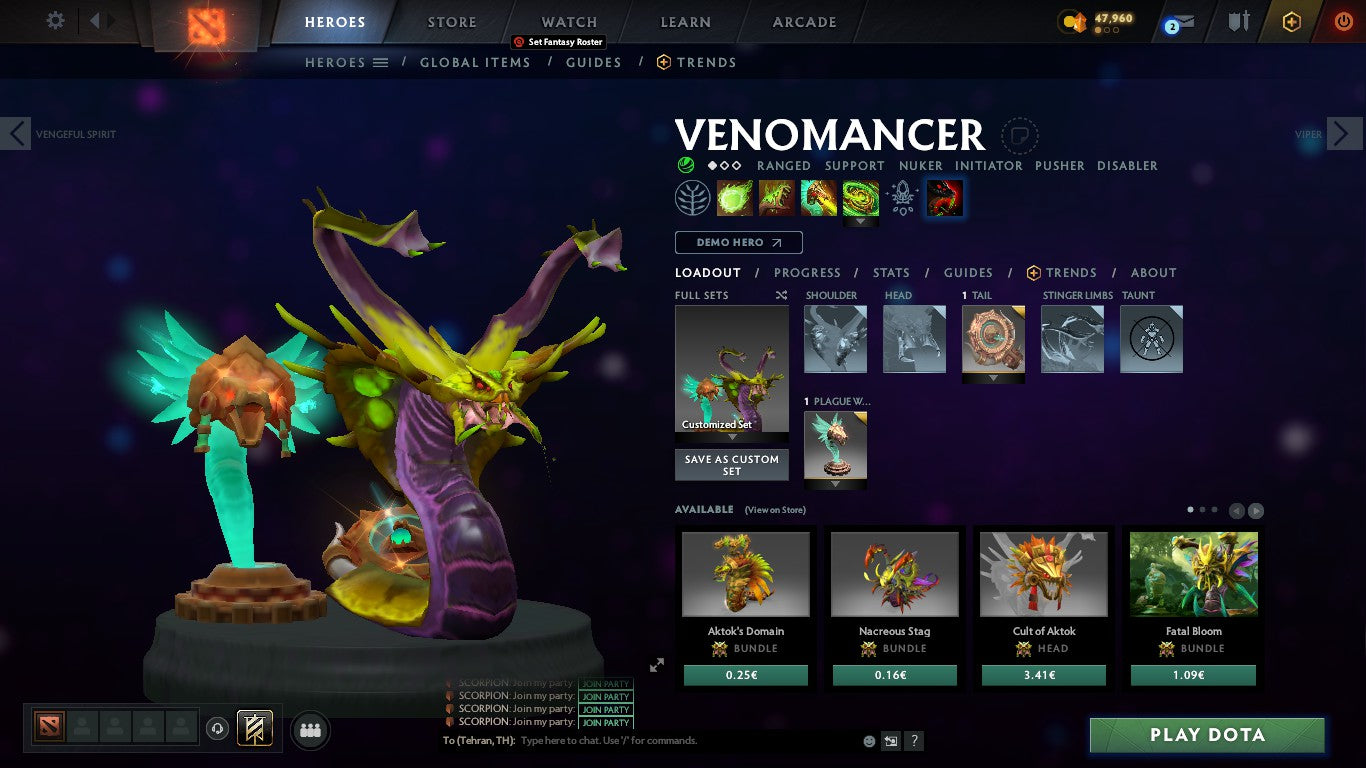The height and width of the screenshot is (768, 1366).
Task: Select the Venomous Gale ability icon
Action: (x=735, y=197)
